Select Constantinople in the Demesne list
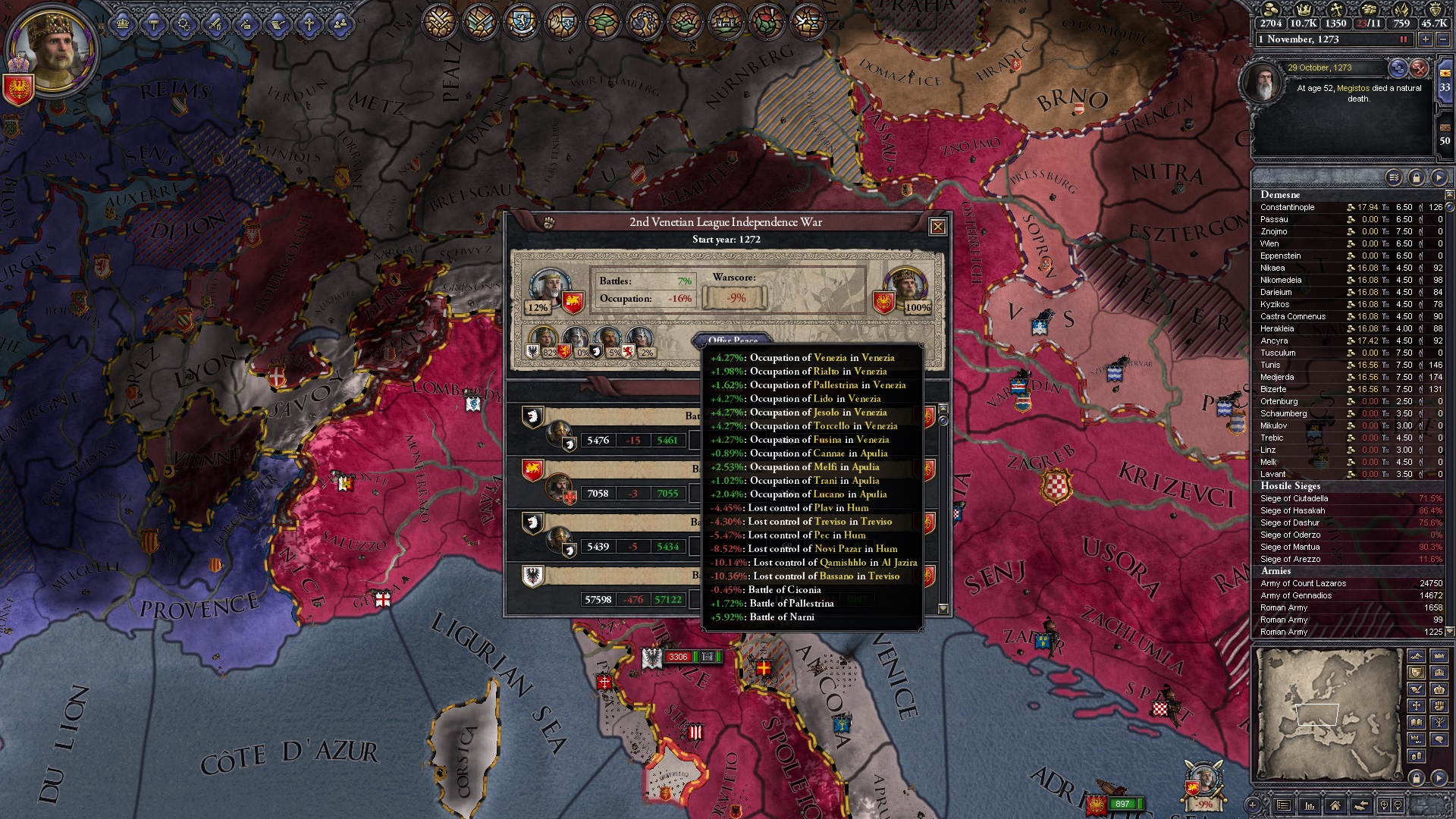1456x819 pixels. point(1288,207)
